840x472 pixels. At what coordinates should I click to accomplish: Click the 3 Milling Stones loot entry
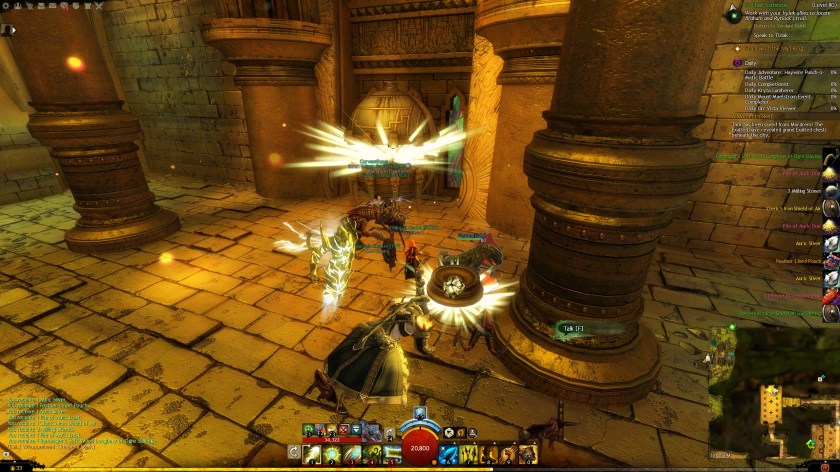coord(804,189)
